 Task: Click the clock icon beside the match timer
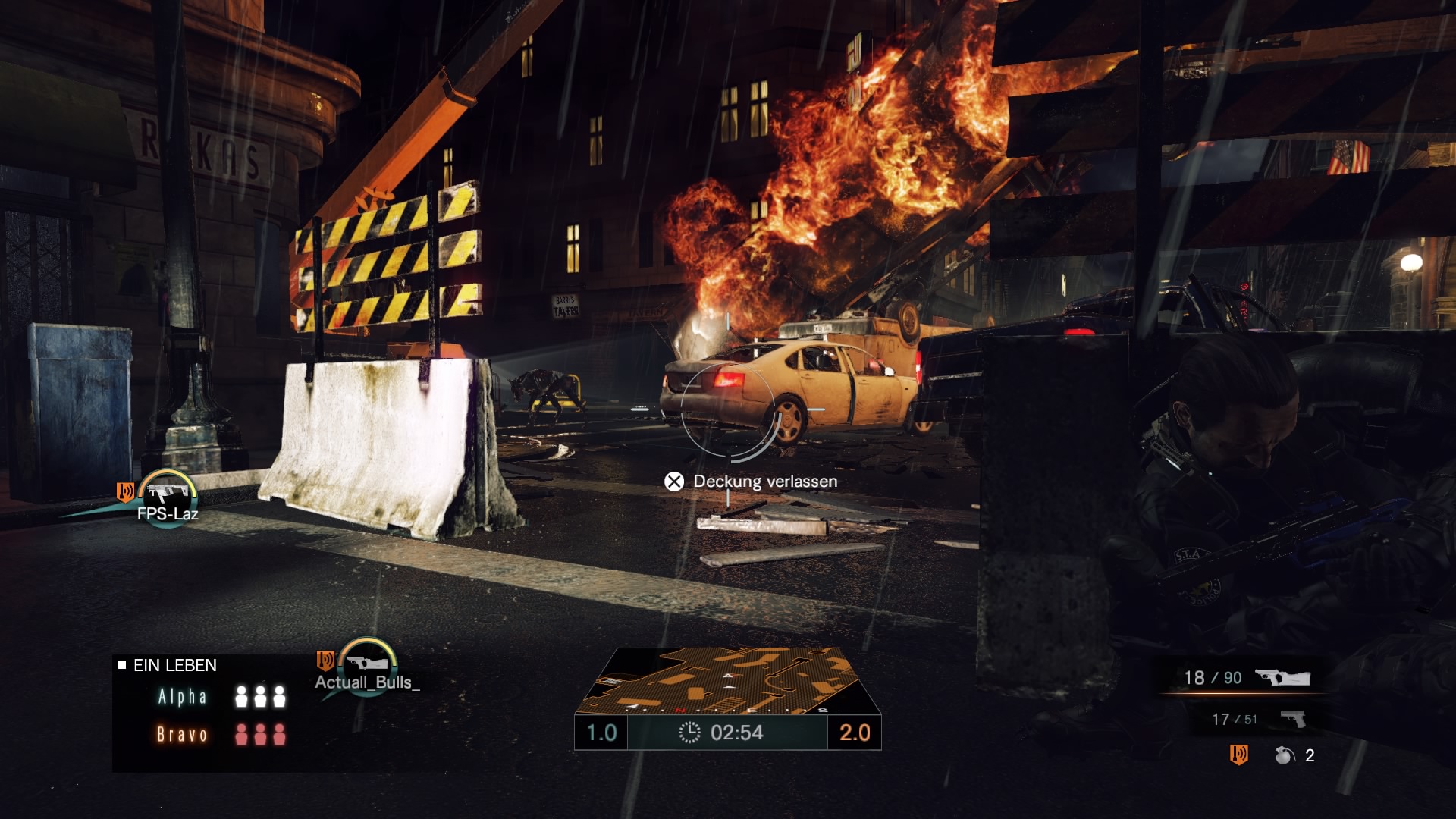pos(689,733)
